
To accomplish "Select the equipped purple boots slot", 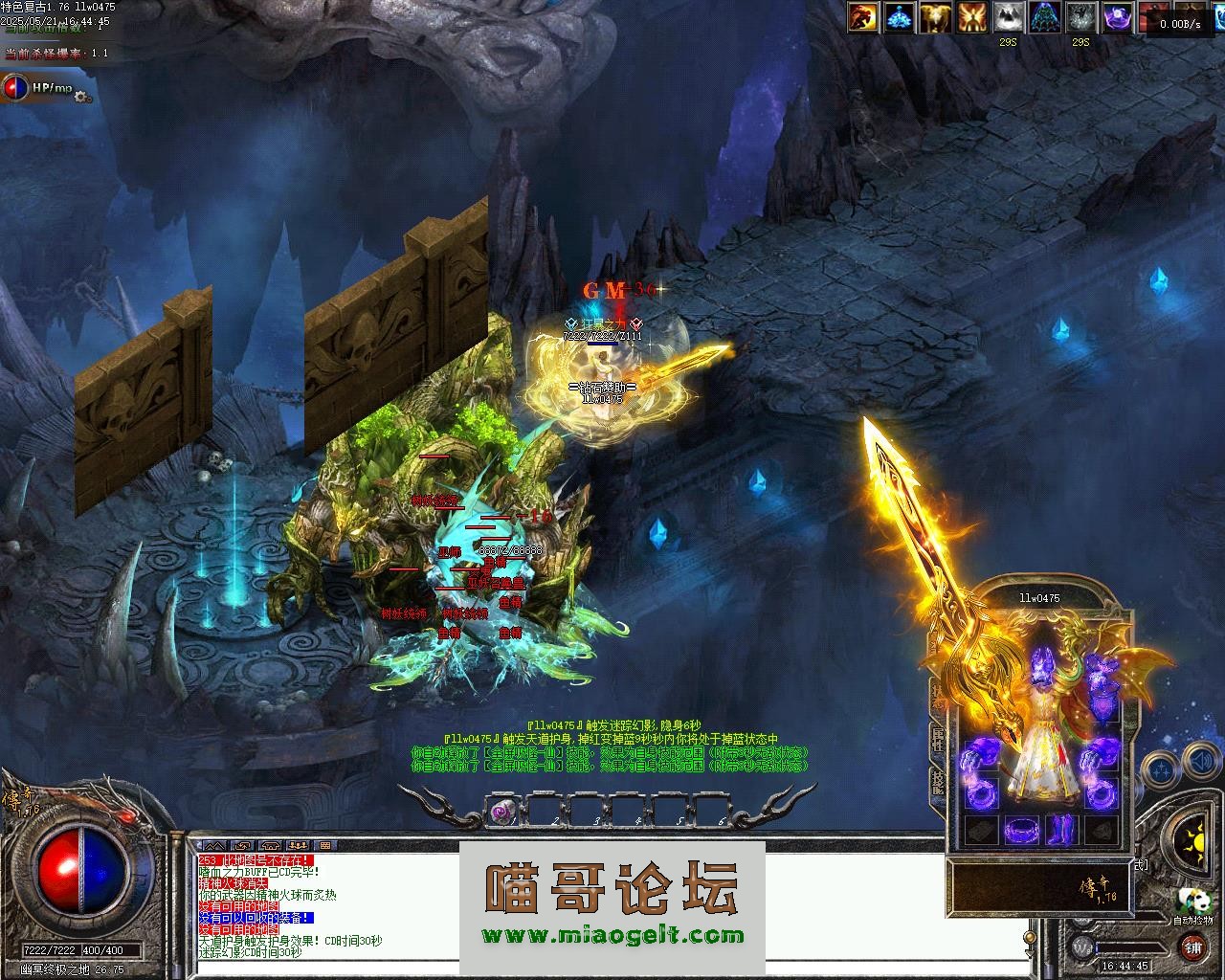I will tap(1061, 830).
